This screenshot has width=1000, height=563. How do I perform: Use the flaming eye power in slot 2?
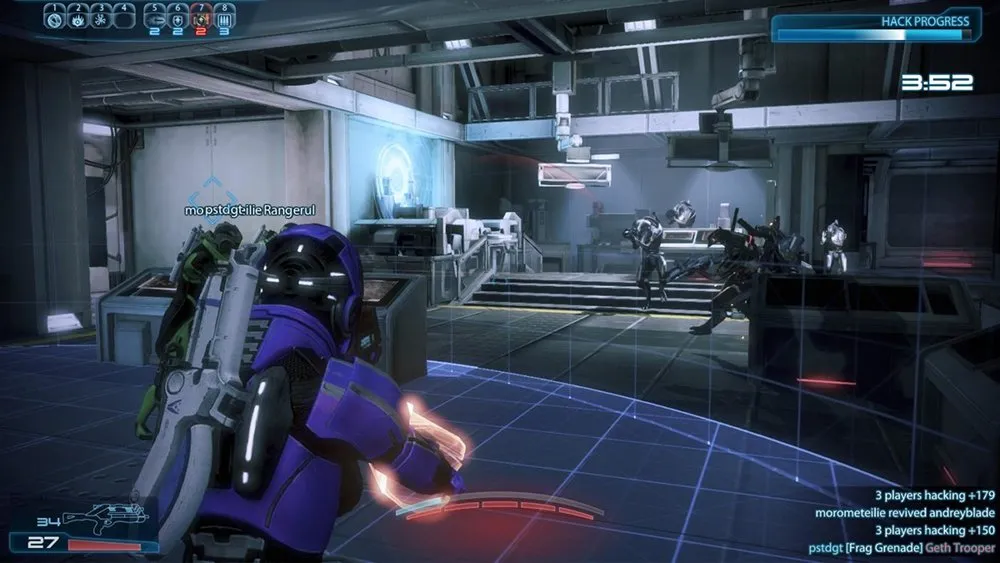[78, 17]
